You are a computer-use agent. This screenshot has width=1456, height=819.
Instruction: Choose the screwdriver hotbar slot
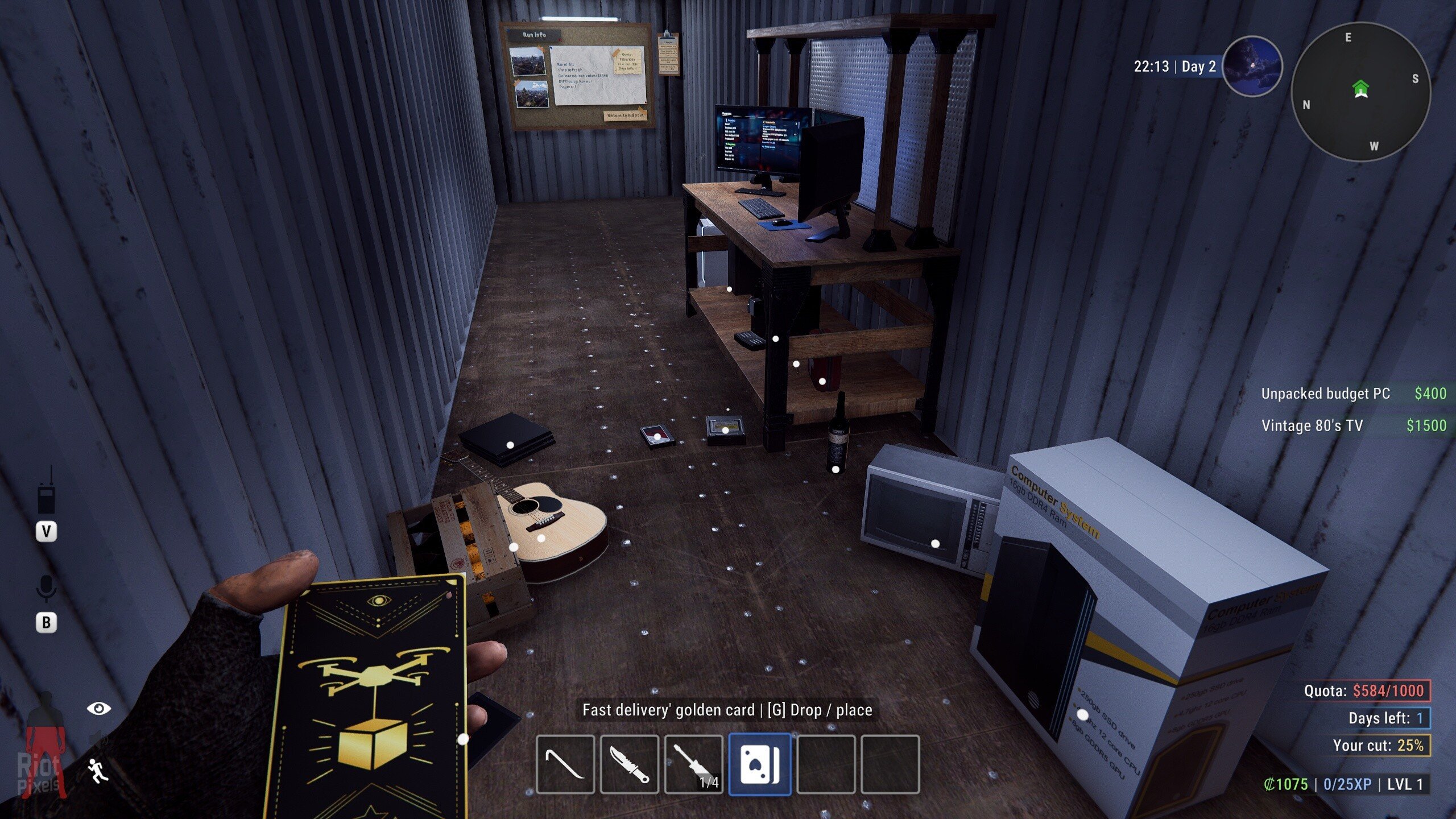point(693,764)
